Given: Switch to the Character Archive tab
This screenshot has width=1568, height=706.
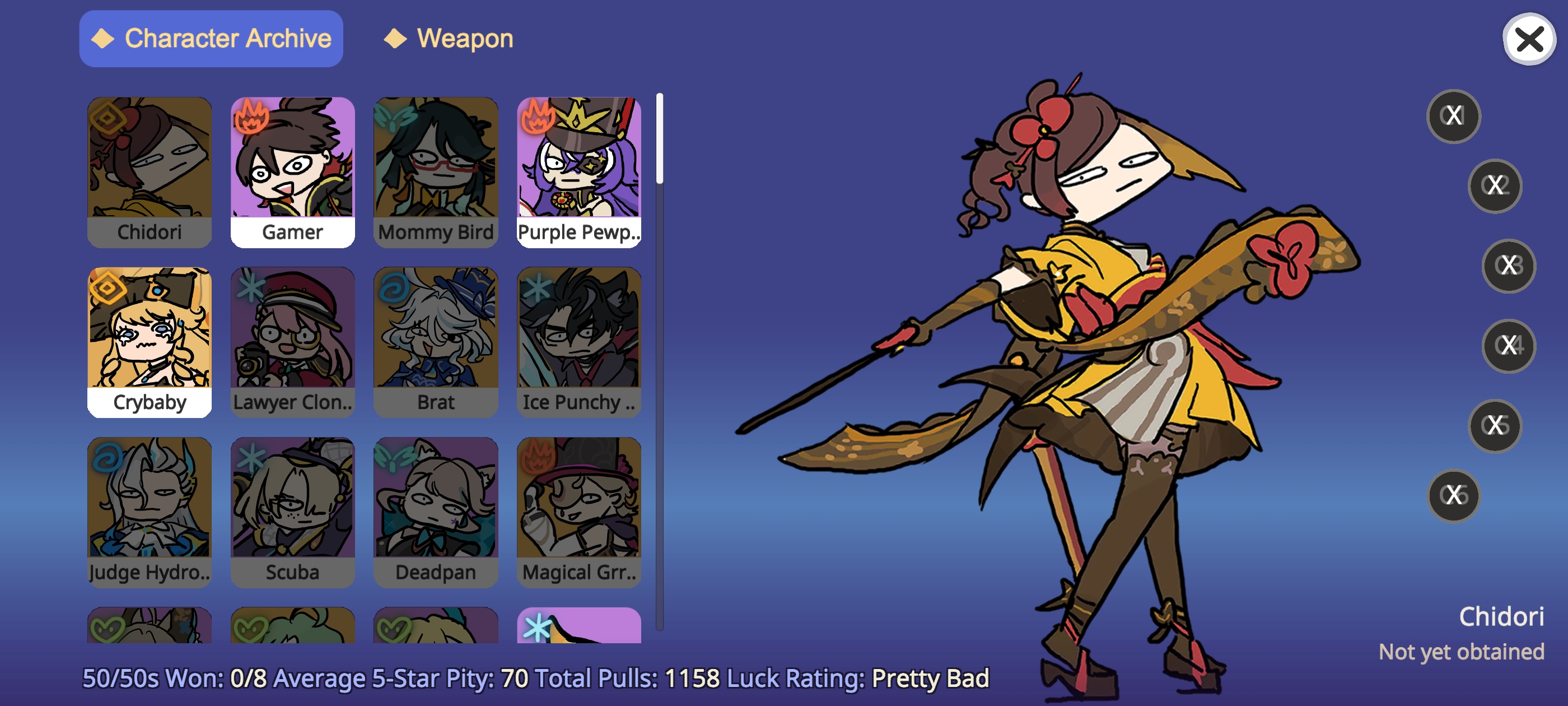Looking at the screenshot, I should tap(211, 38).
